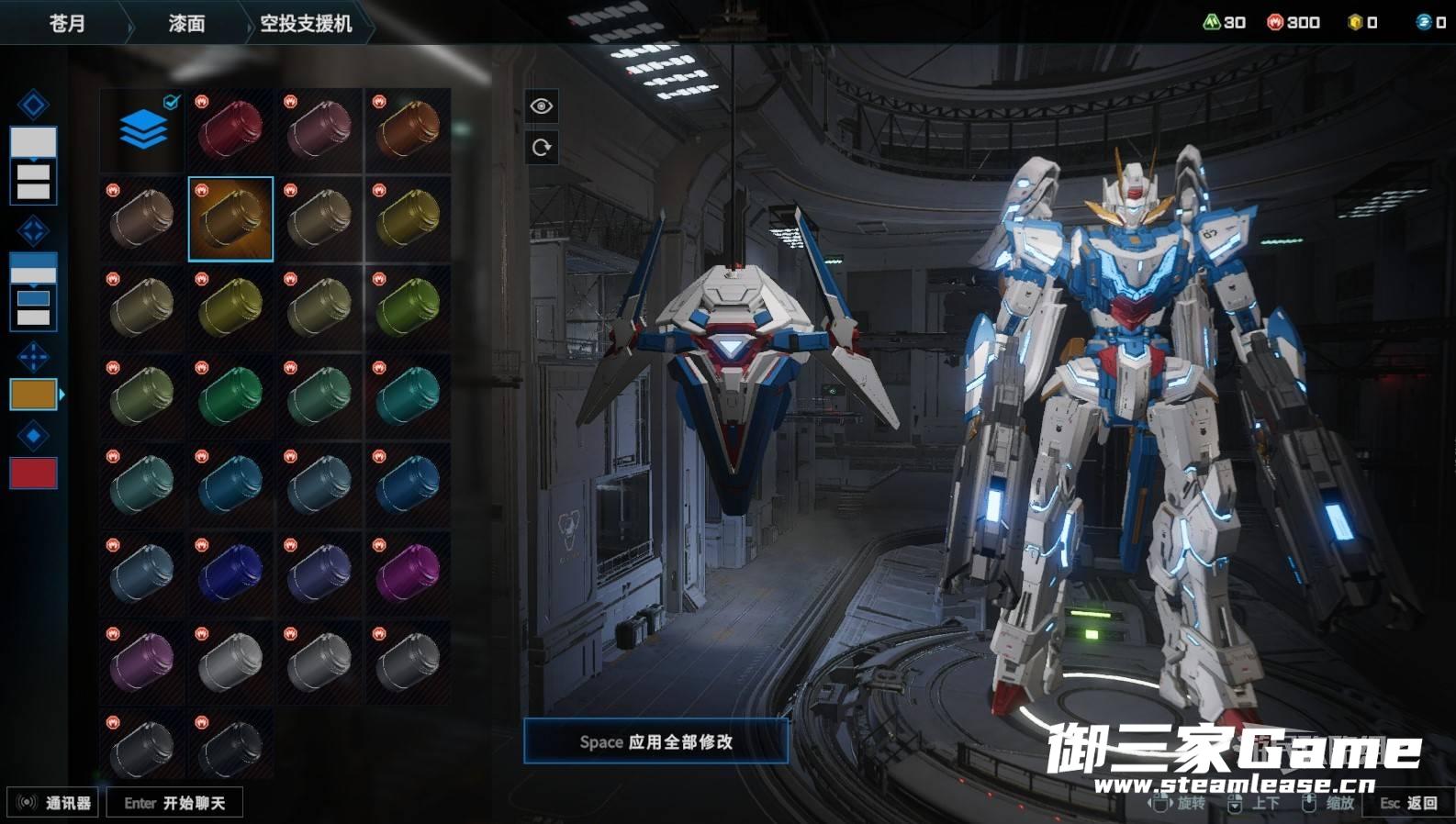Select the 空投支援机 tab
The width and height of the screenshot is (1456, 824).
(x=306, y=23)
